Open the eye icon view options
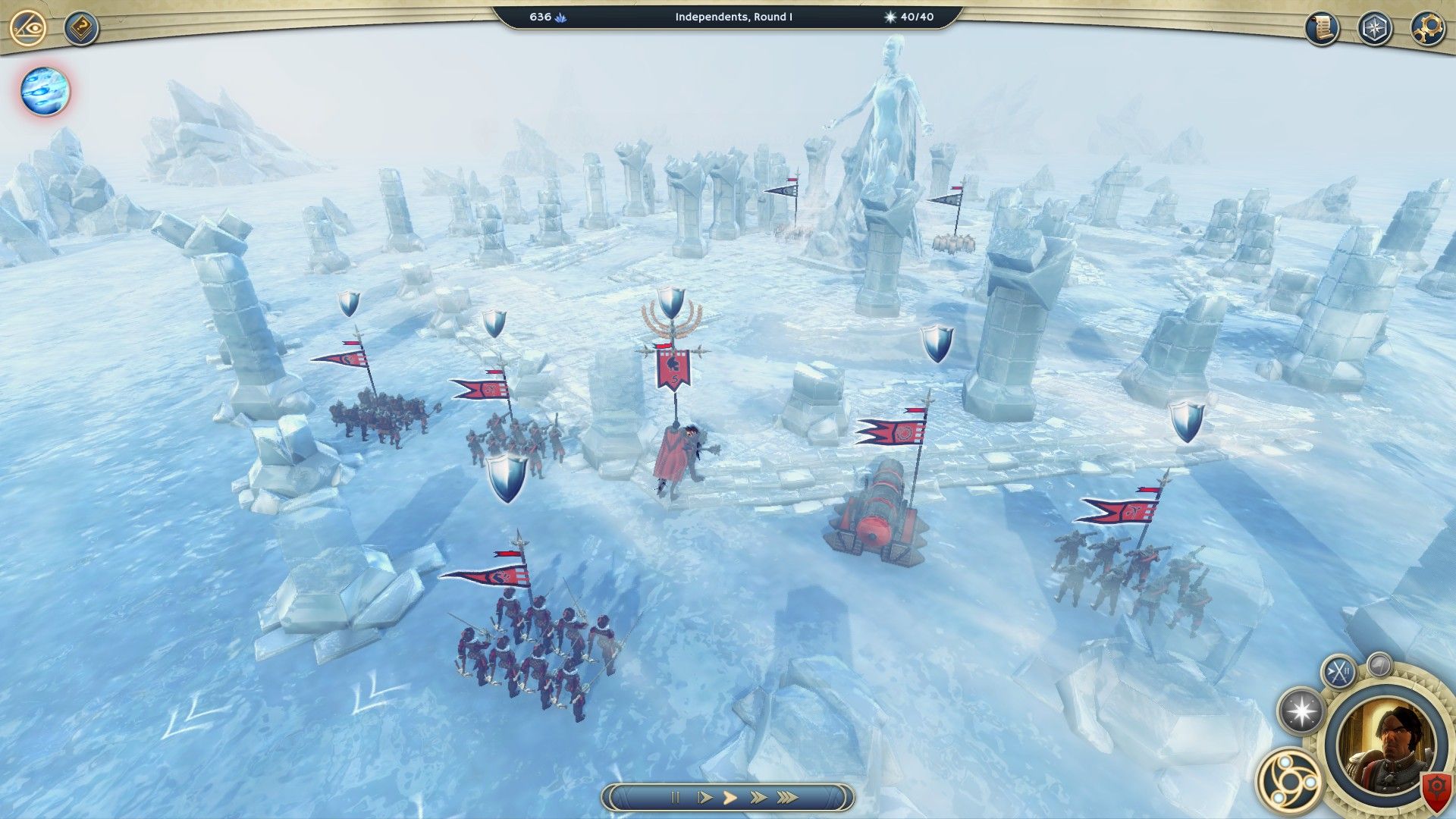1456x819 pixels. pos(29,29)
